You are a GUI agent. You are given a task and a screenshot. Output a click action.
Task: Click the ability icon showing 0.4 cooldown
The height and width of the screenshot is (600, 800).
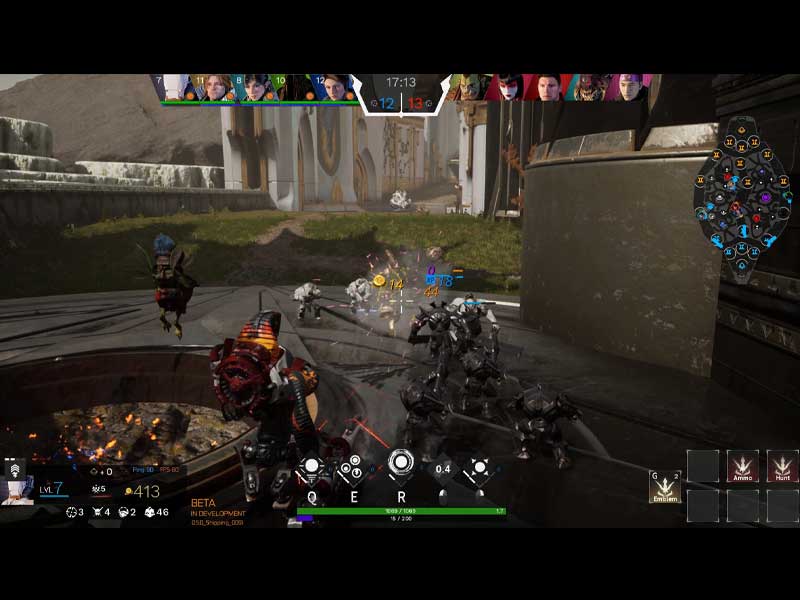(x=443, y=468)
